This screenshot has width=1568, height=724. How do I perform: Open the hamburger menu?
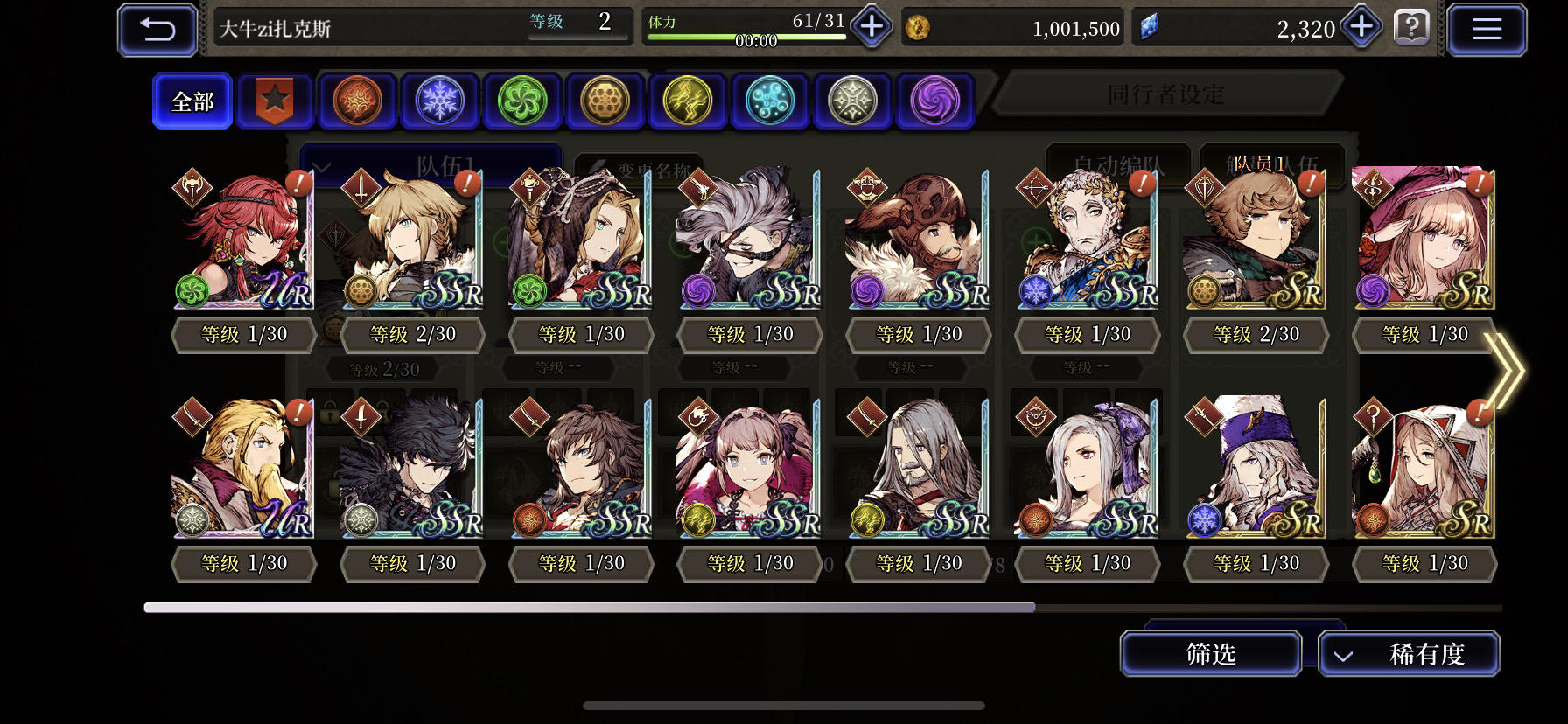pos(1486,29)
